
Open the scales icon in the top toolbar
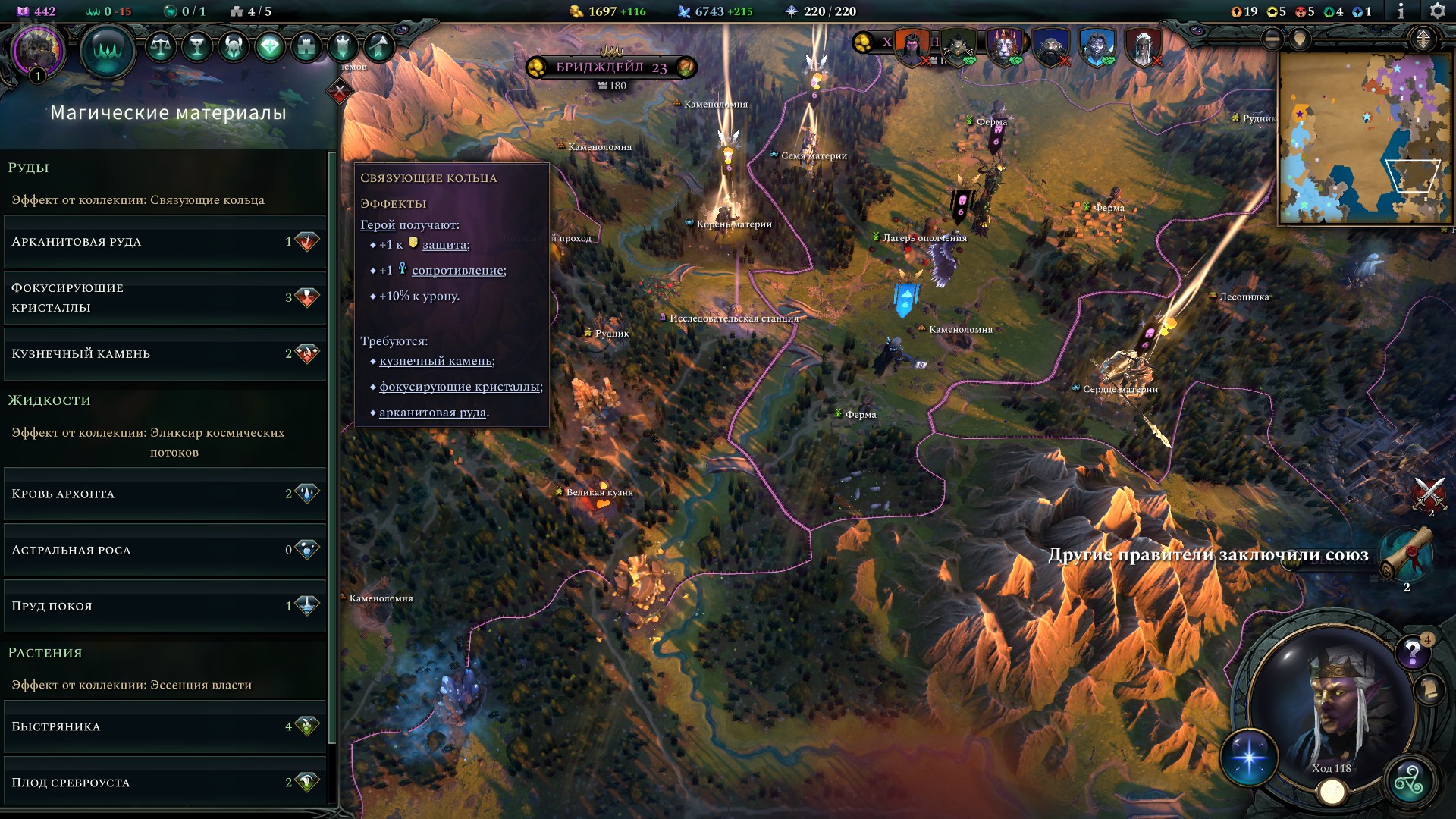(160, 47)
